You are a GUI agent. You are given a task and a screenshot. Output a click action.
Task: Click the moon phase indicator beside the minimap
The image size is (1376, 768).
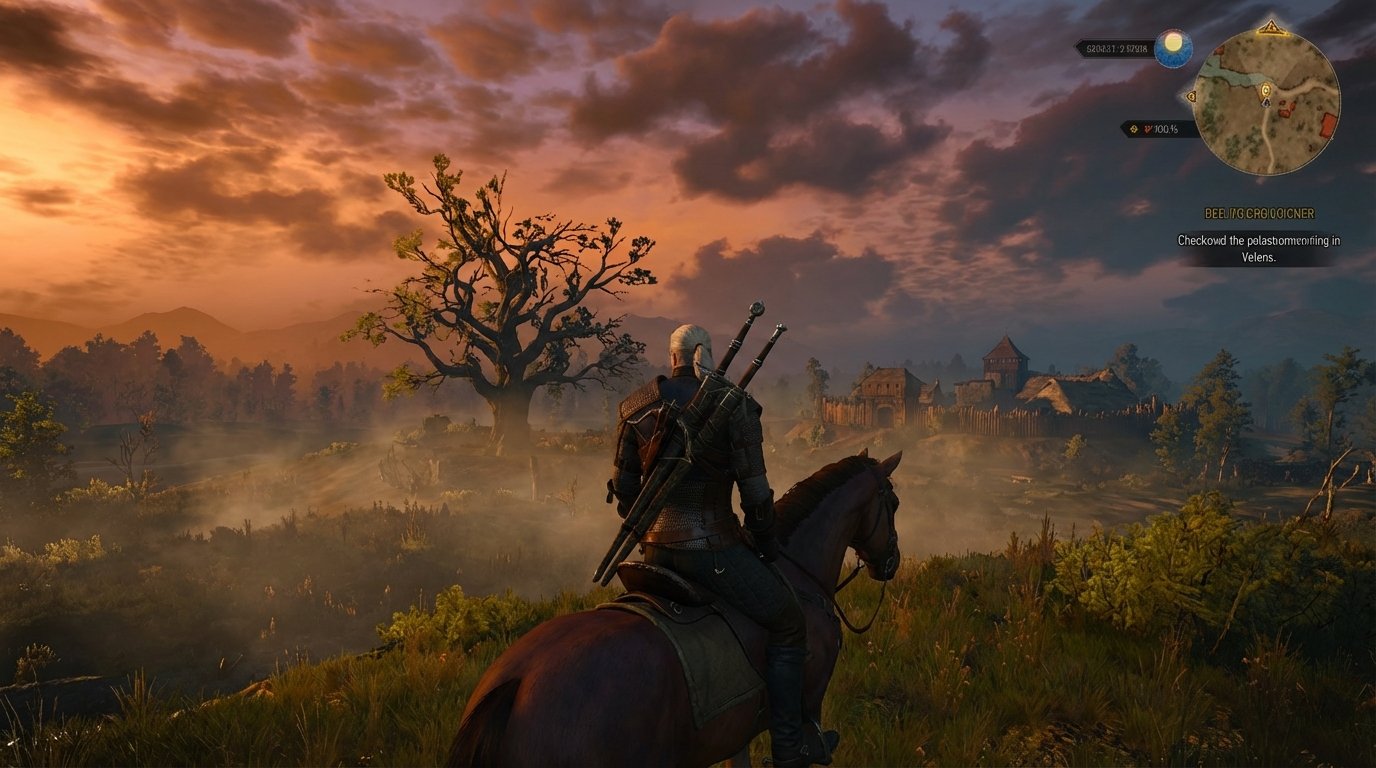coord(1172,49)
